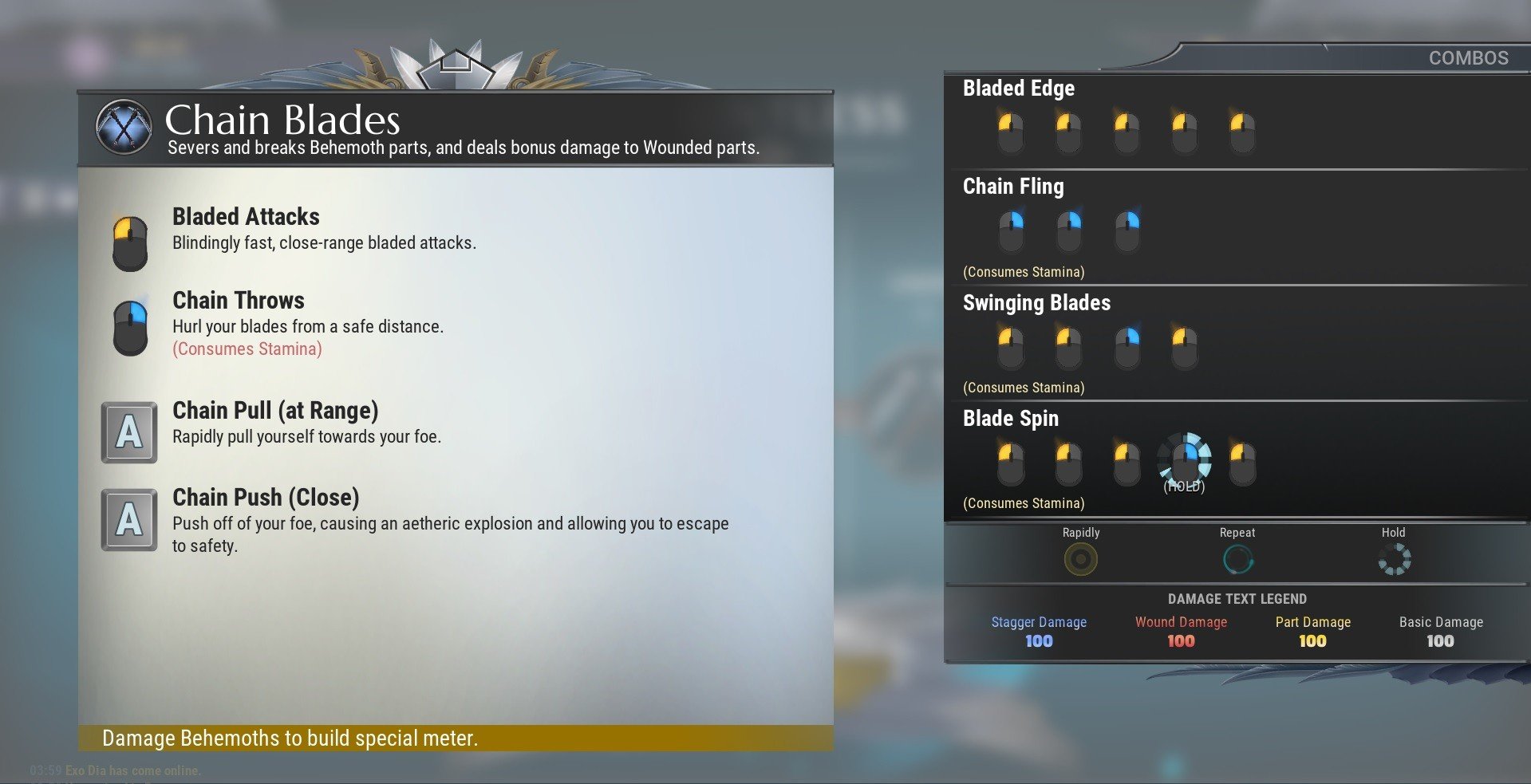
Task: Click the Stagger Damage 100 value
Action: 1039,640
